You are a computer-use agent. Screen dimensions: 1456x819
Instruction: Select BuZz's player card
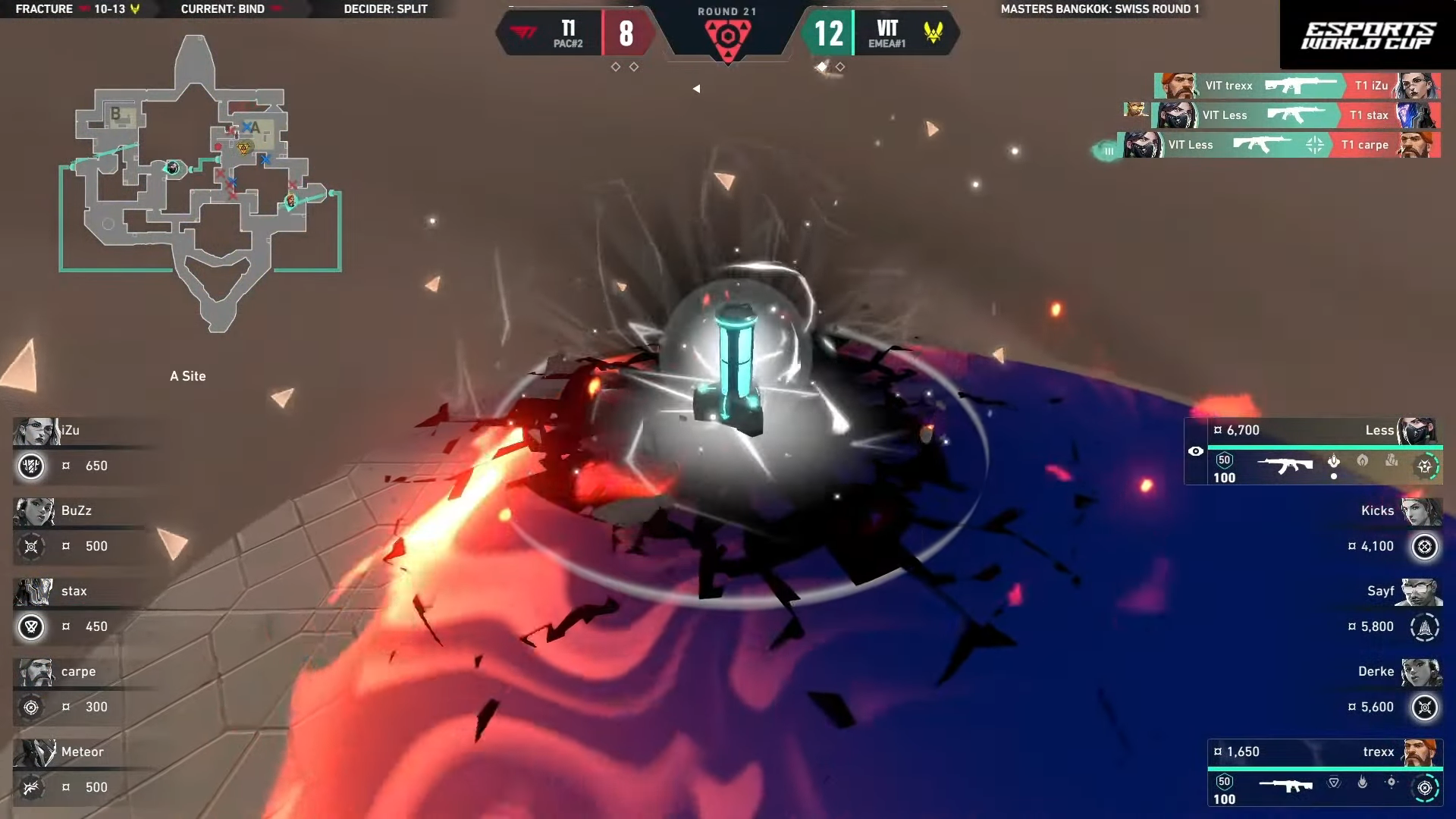tap(83, 529)
